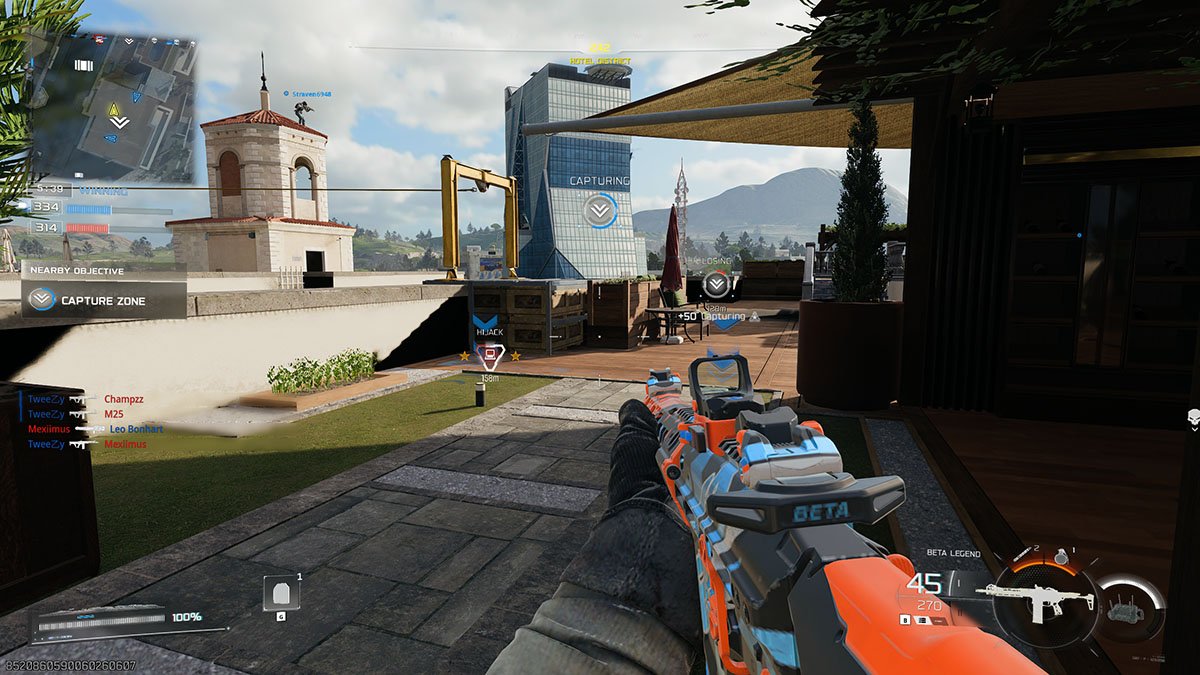Choose the equipped rifle weapon icon
This screenshot has height=675, width=1200.
tap(1035, 598)
